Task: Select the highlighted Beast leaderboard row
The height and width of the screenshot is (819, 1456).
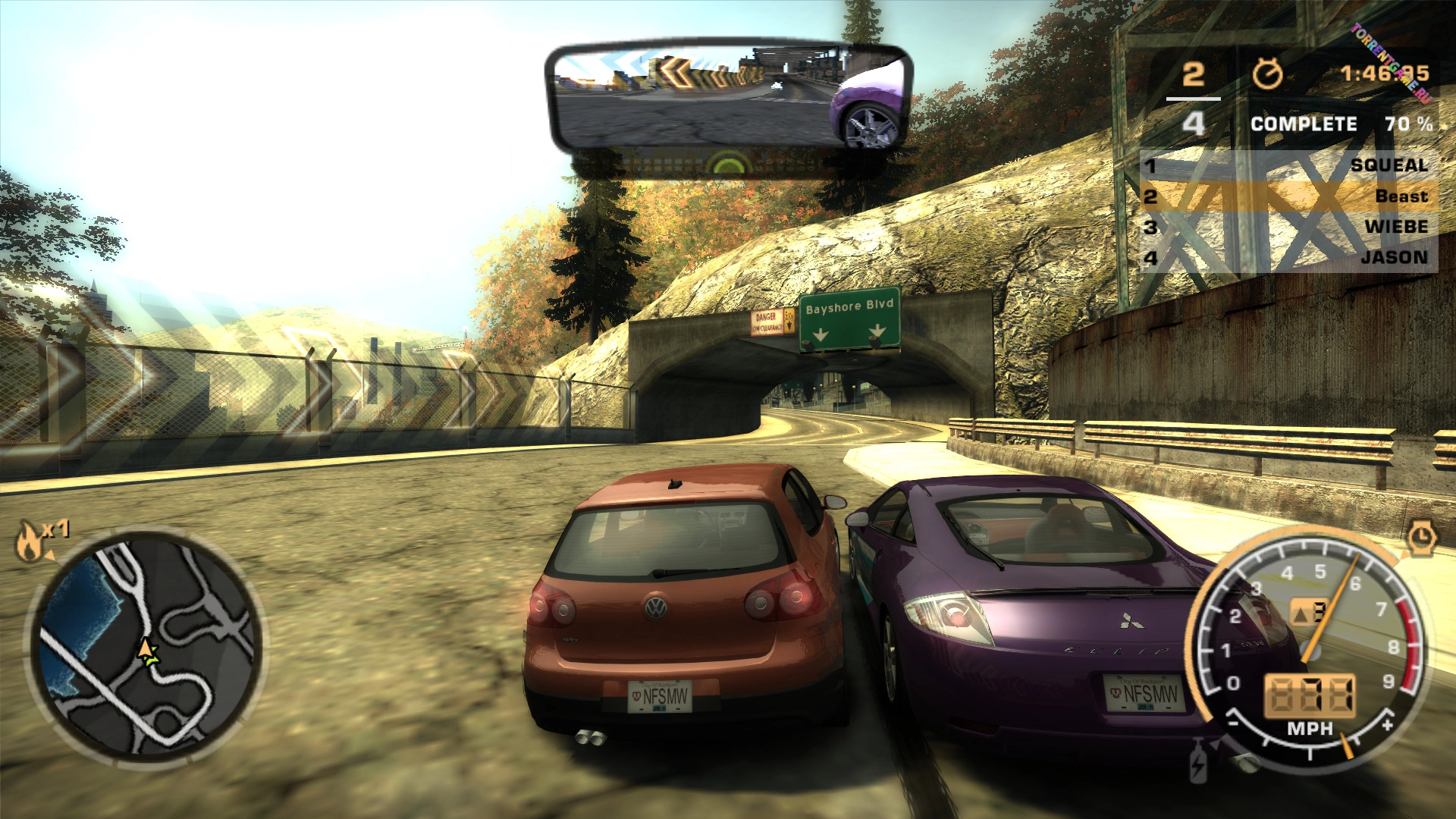Action: click(x=1289, y=196)
